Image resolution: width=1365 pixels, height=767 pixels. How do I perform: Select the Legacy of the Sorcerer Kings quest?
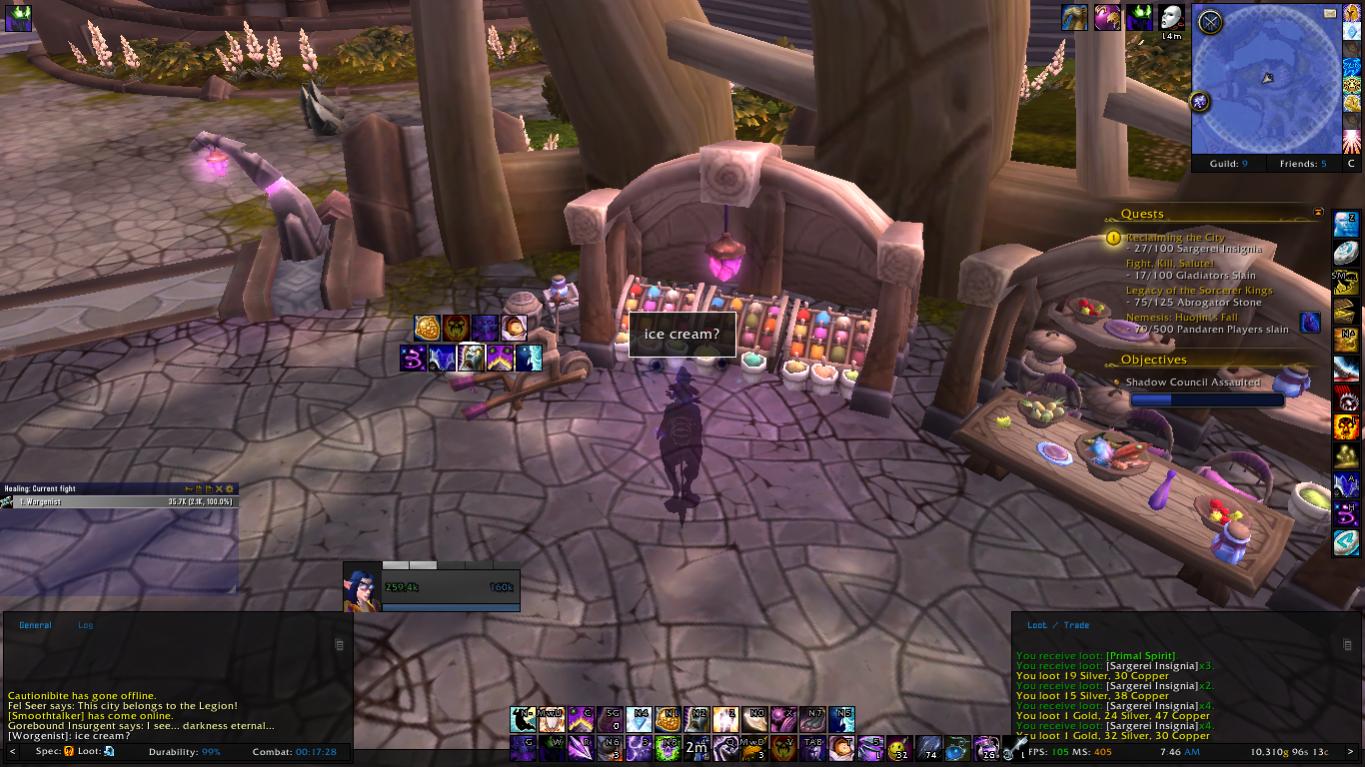click(1199, 290)
